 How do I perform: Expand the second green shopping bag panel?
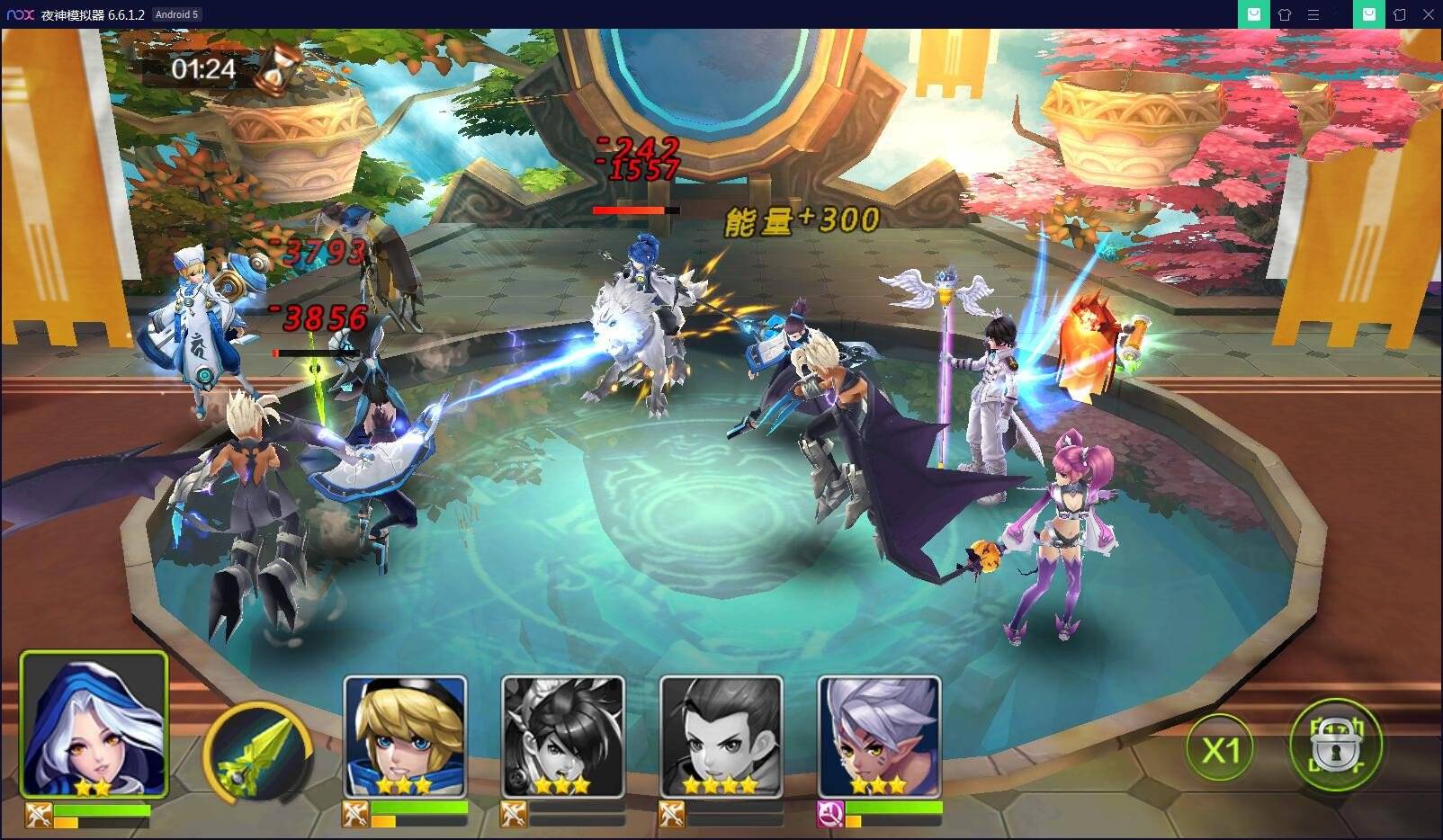coord(1368,14)
